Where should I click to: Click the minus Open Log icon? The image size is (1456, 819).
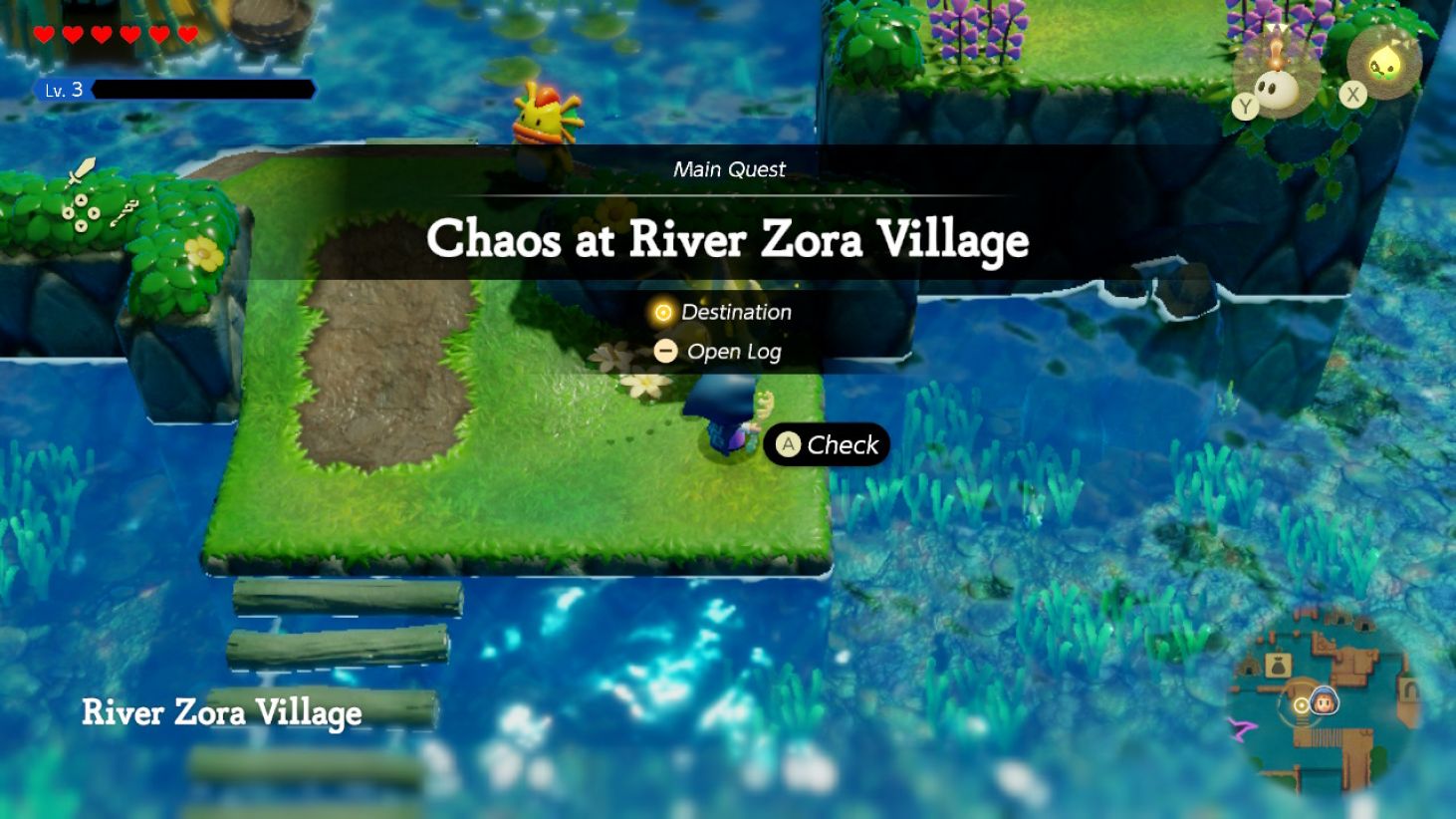pyautogui.click(x=666, y=351)
